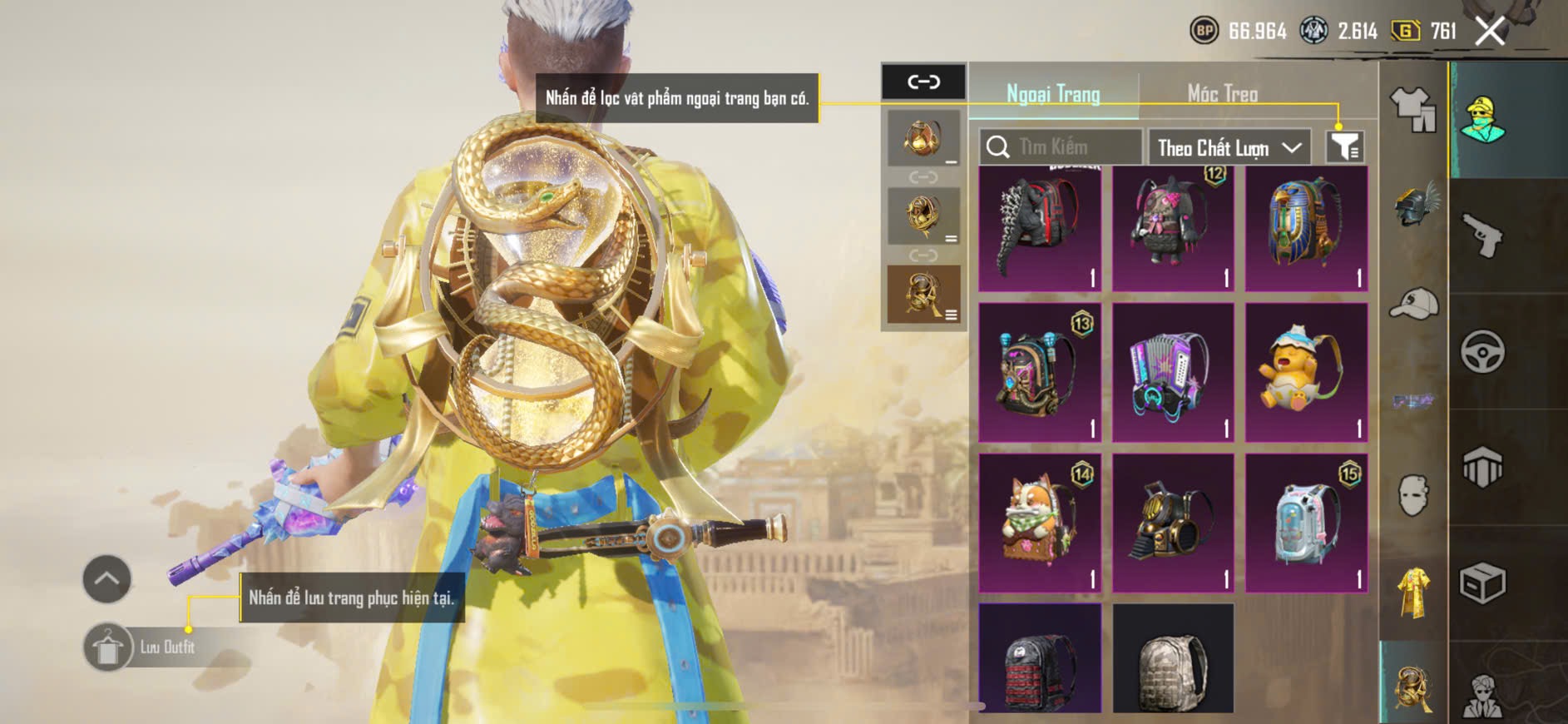This screenshot has width=1568, height=724.
Task: Show the winged helmet category
Action: click(1414, 204)
